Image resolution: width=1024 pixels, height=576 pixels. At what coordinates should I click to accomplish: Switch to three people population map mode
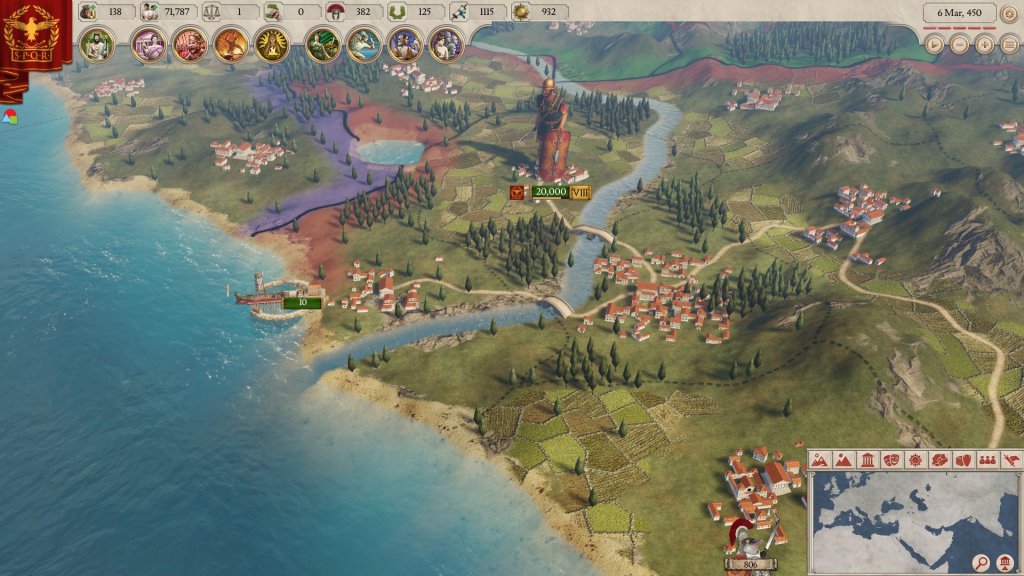986,460
